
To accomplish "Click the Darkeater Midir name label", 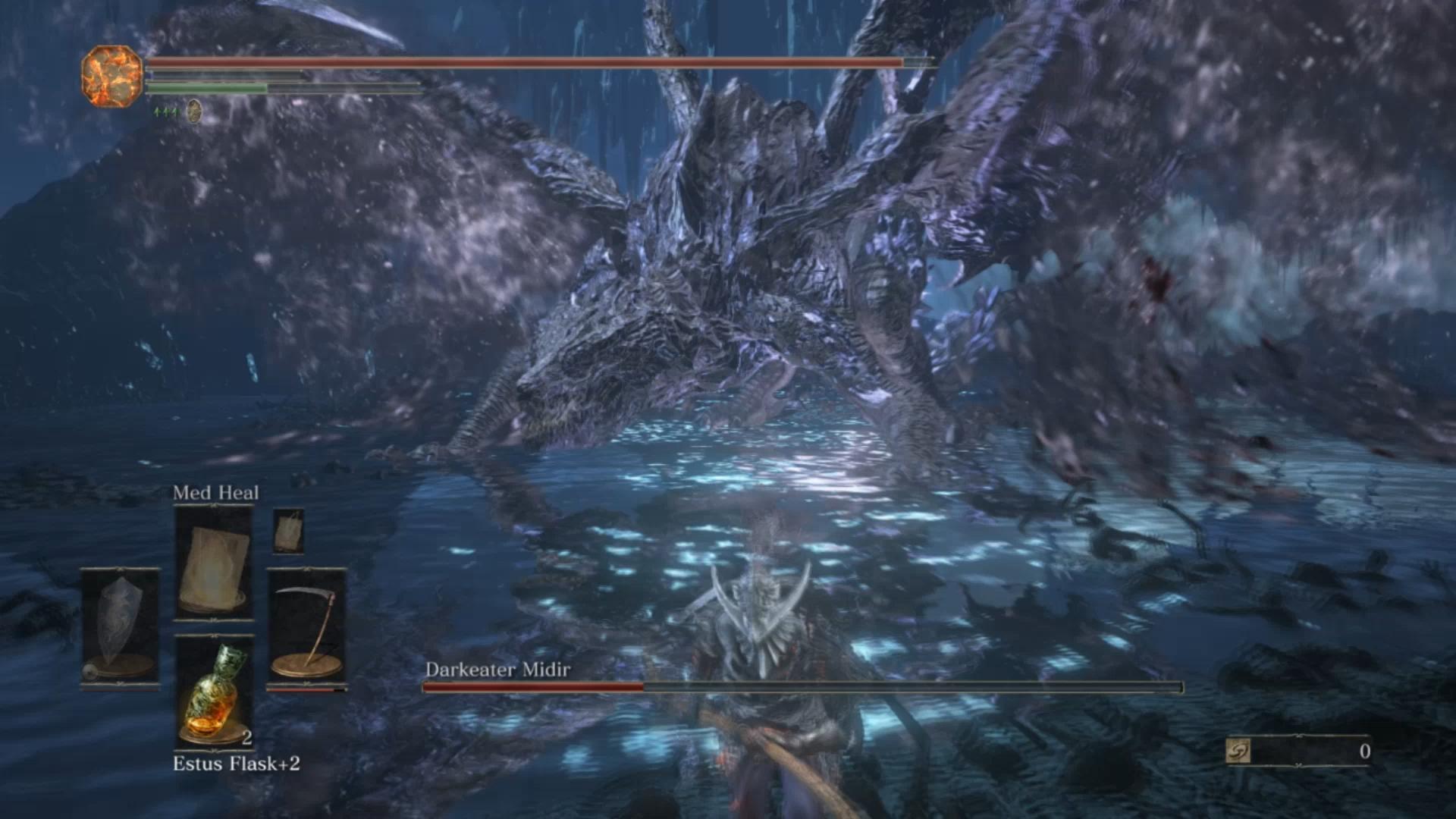I will (x=498, y=670).
